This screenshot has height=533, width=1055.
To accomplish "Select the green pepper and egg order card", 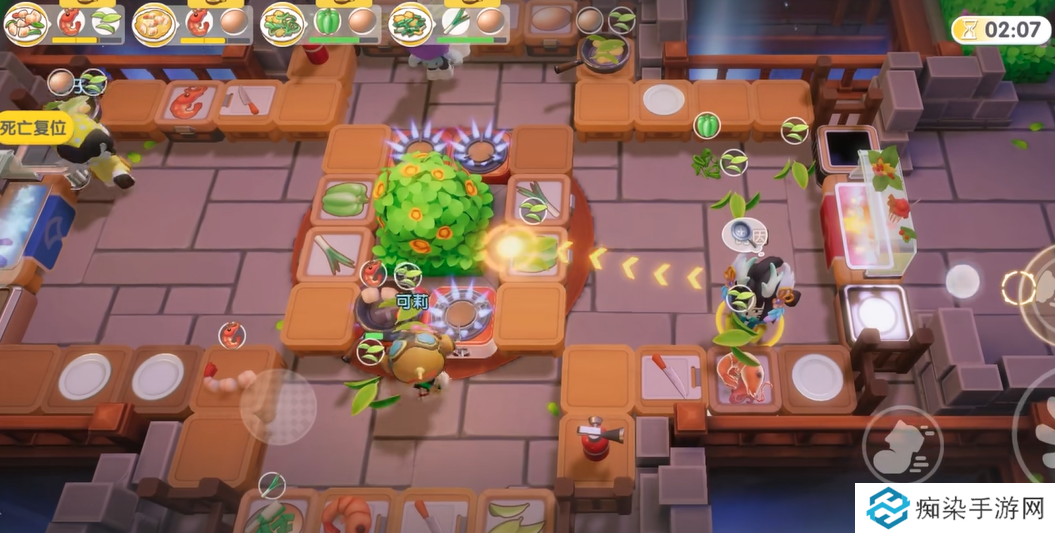I will (319, 22).
